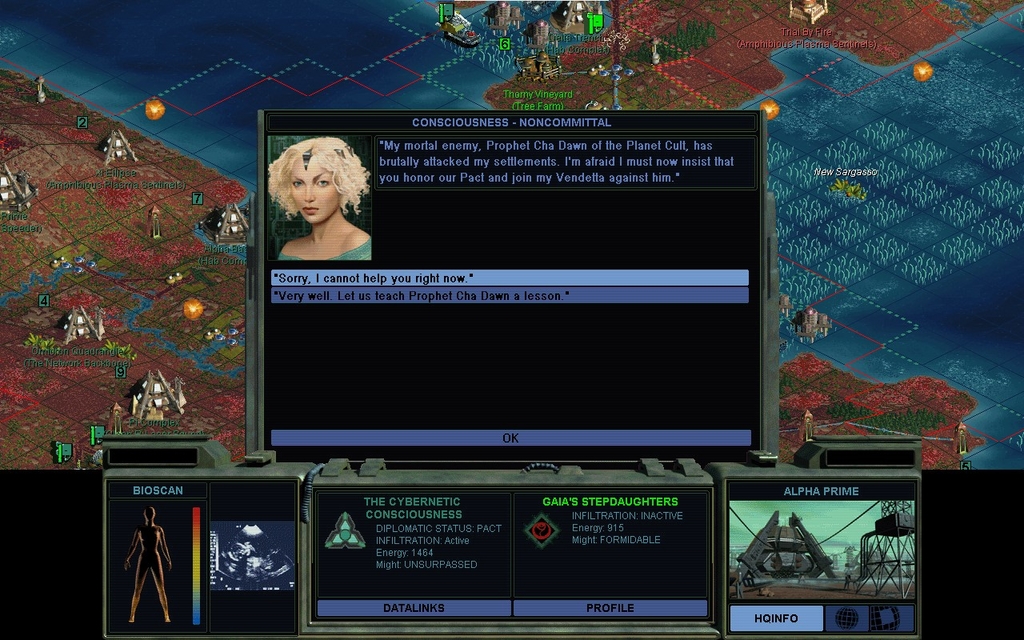Click the Bioscan body figure
The height and width of the screenshot is (640, 1024).
coord(148,563)
